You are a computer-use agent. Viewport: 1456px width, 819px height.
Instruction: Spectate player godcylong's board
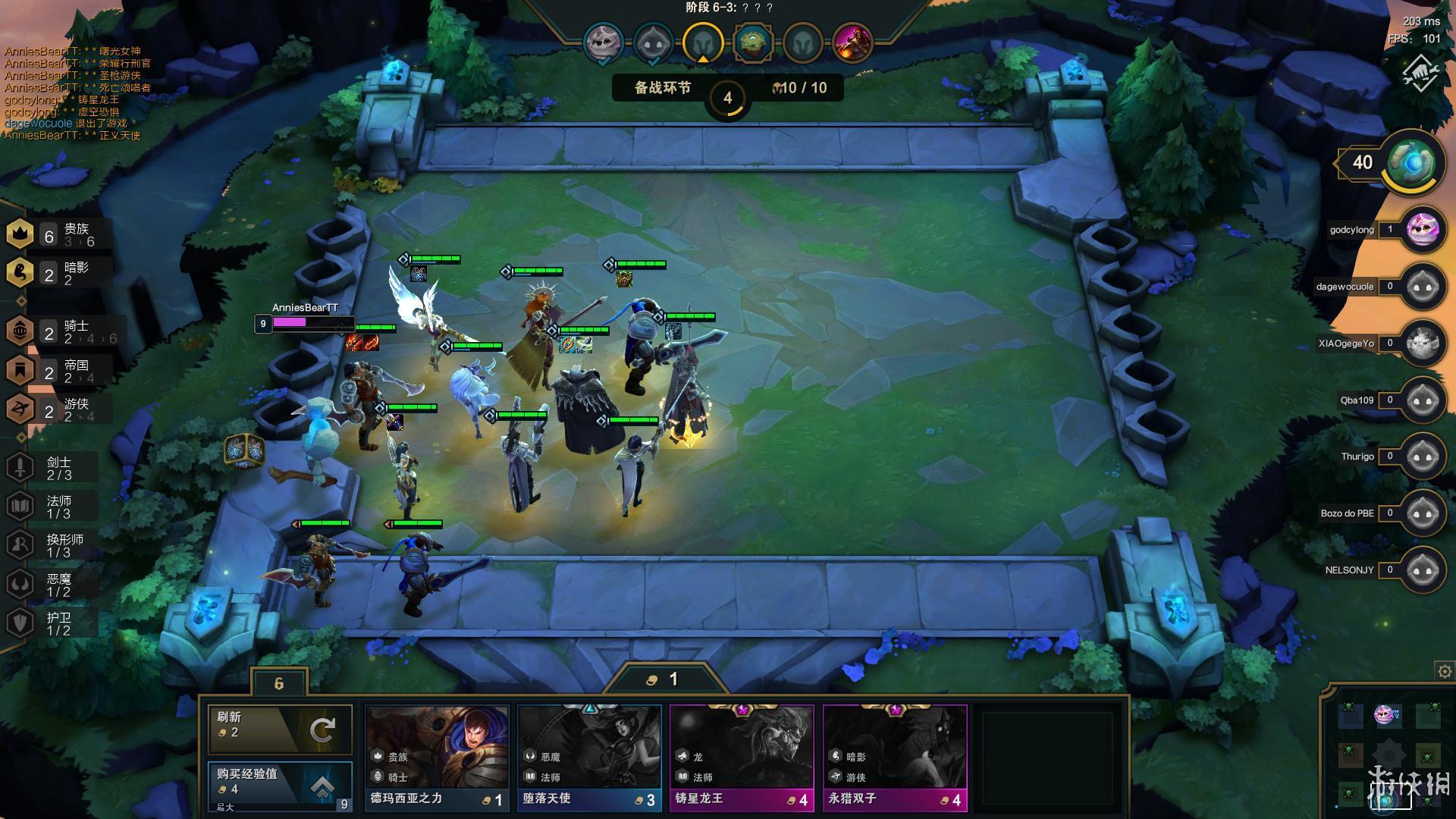click(x=1422, y=230)
